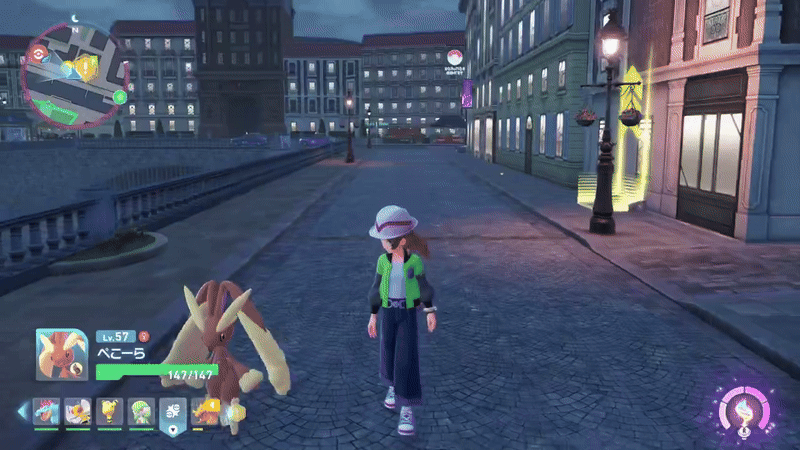Choose the Feraligatr party slot

point(46,411)
